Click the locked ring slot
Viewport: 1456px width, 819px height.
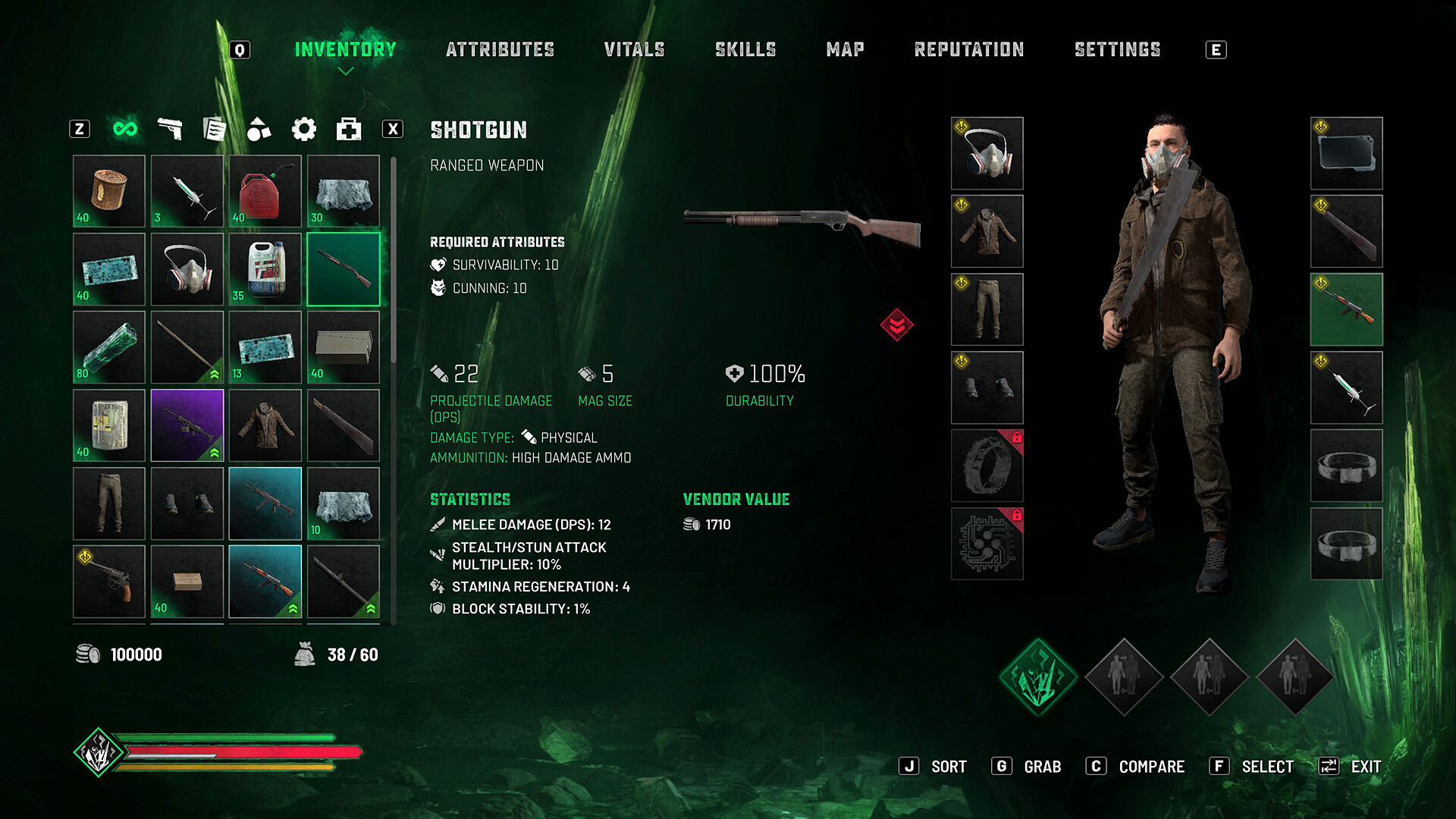pyautogui.click(x=987, y=466)
